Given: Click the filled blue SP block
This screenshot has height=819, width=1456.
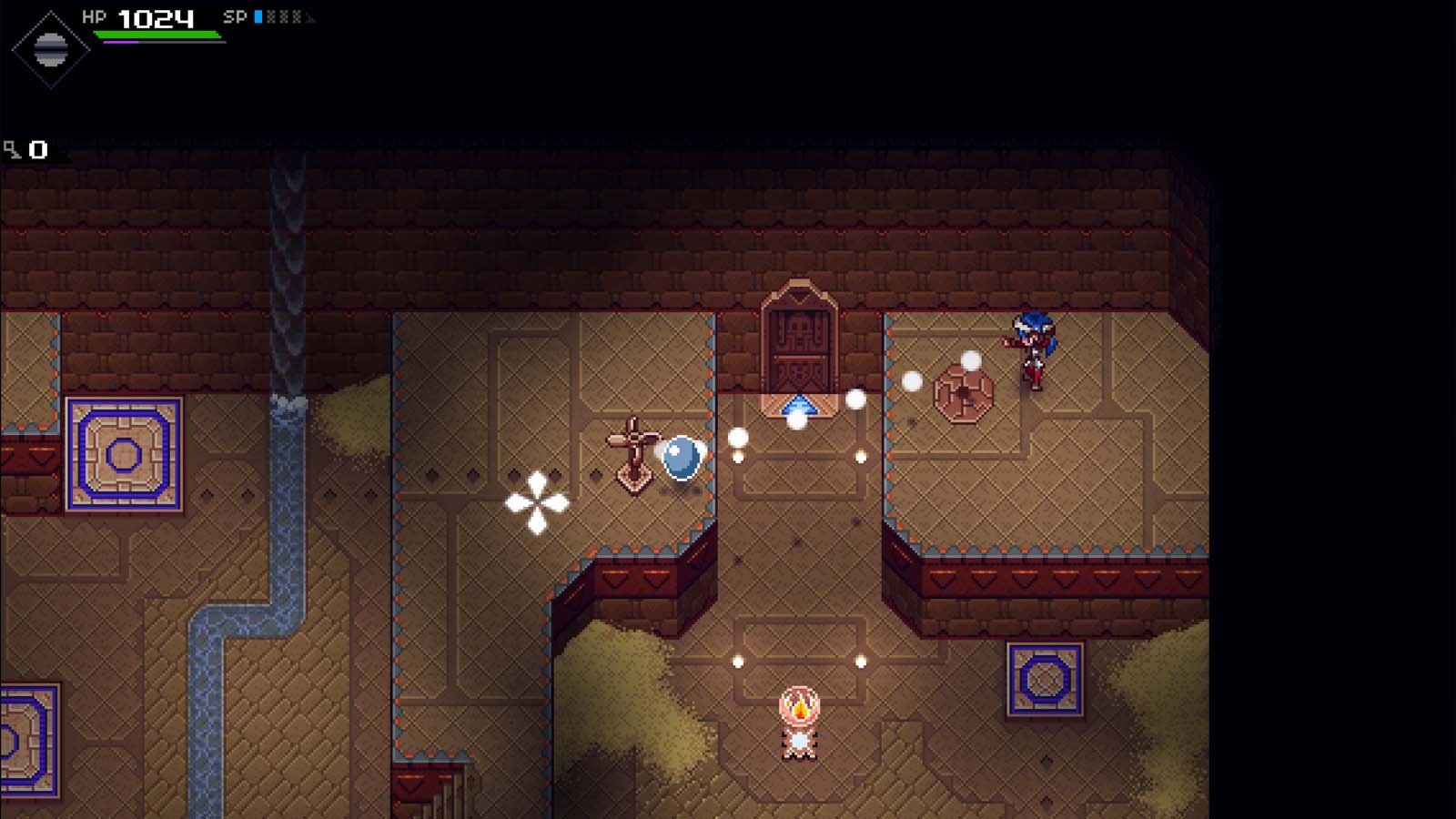Looking at the screenshot, I should click(258, 15).
